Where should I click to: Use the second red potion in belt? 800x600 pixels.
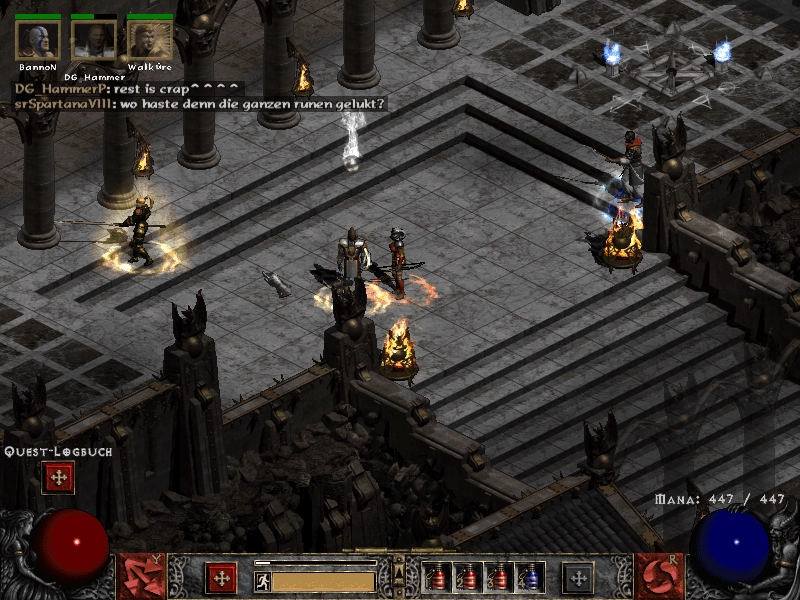click(467, 577)
